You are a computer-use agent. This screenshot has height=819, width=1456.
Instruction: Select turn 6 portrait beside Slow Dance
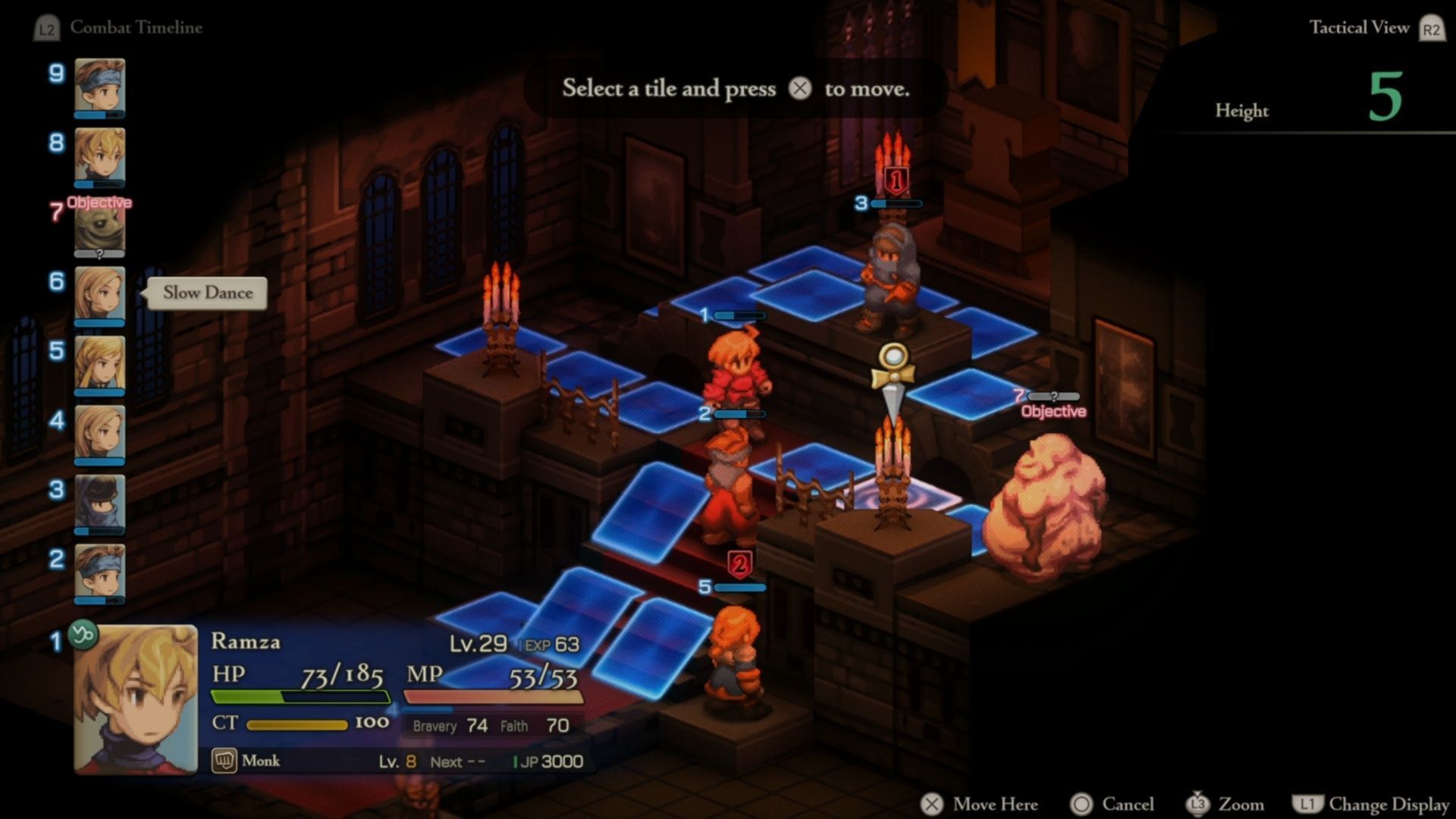pos(99,293)
